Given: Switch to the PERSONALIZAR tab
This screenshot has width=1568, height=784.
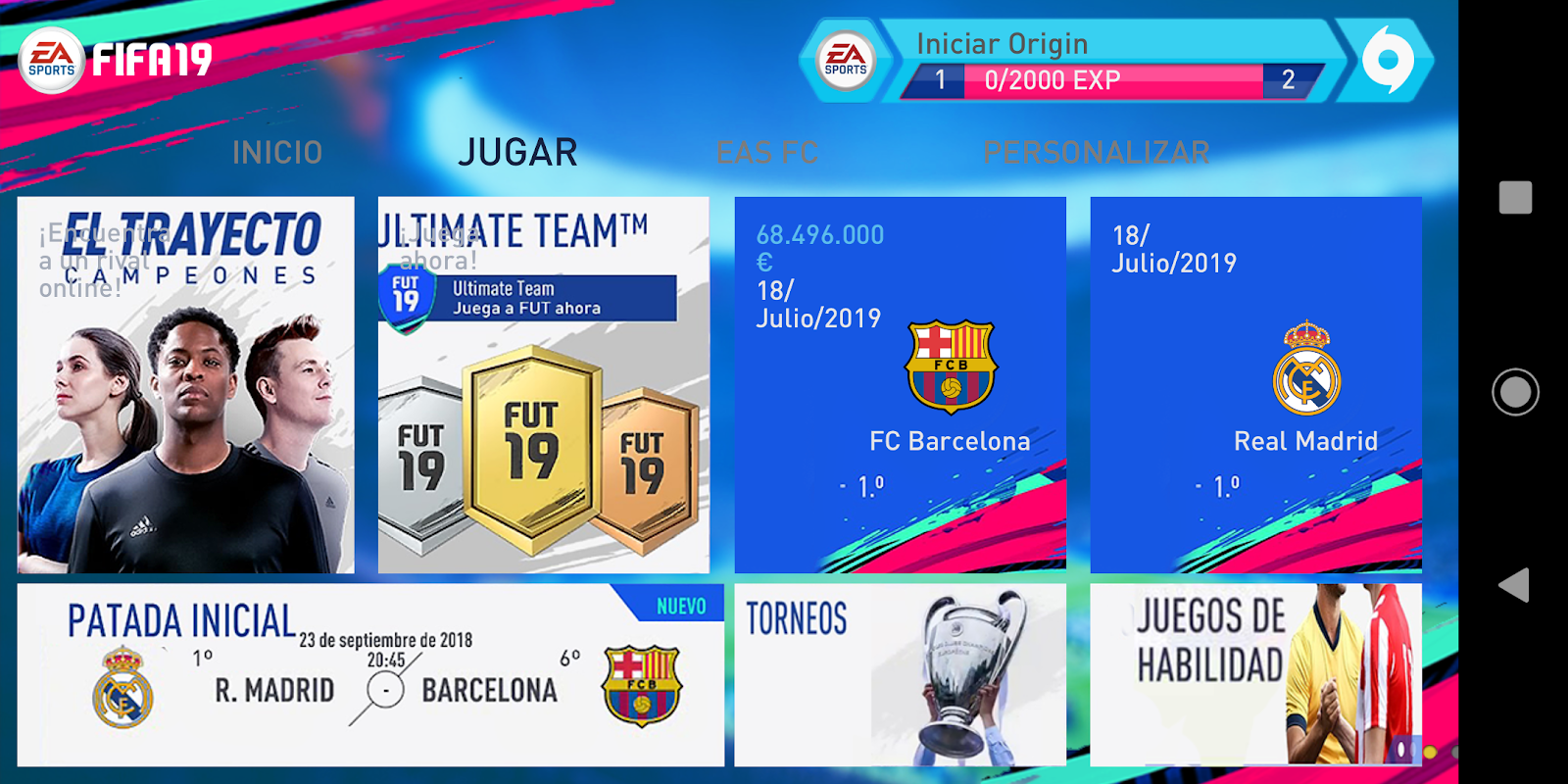Looking at the screenshot, I should click(1095, 152).
